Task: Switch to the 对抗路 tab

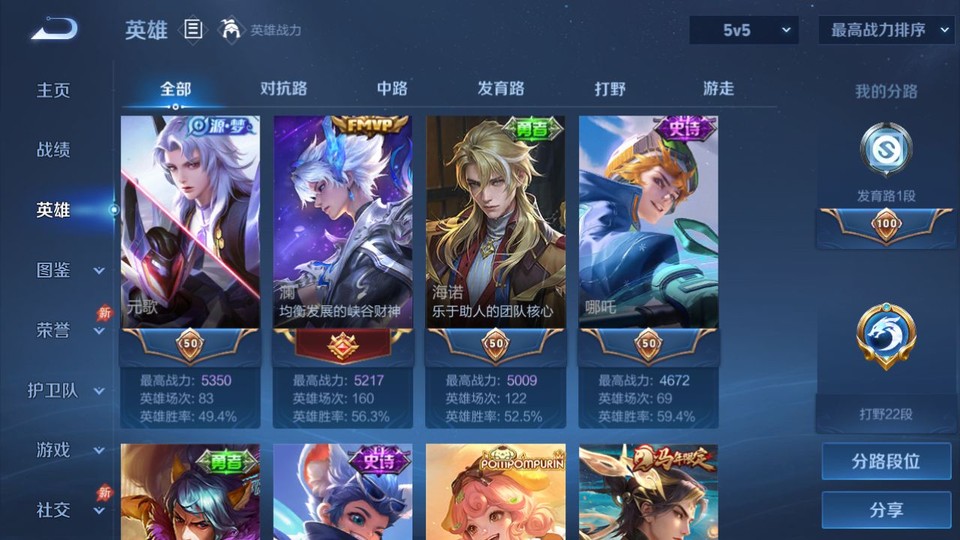Action: [x=284, y=88]
